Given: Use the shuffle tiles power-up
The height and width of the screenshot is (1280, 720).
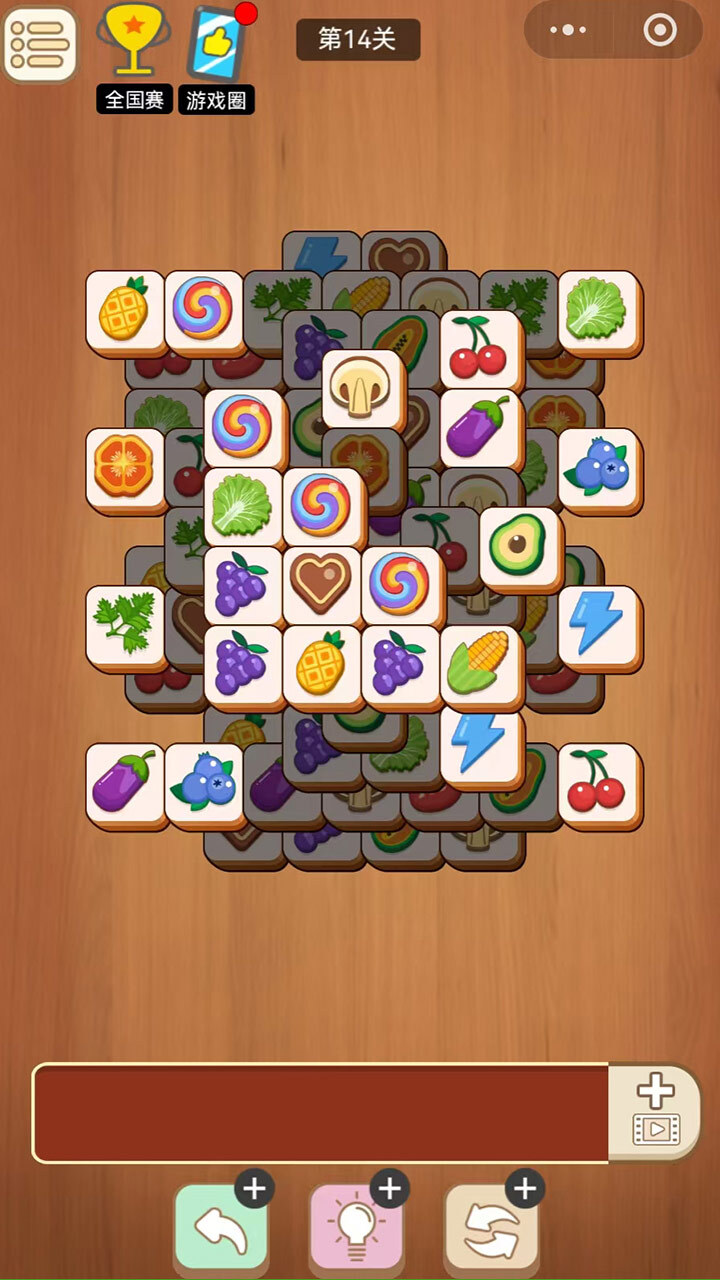Looking at the screenshot, I should [491, 1226].
